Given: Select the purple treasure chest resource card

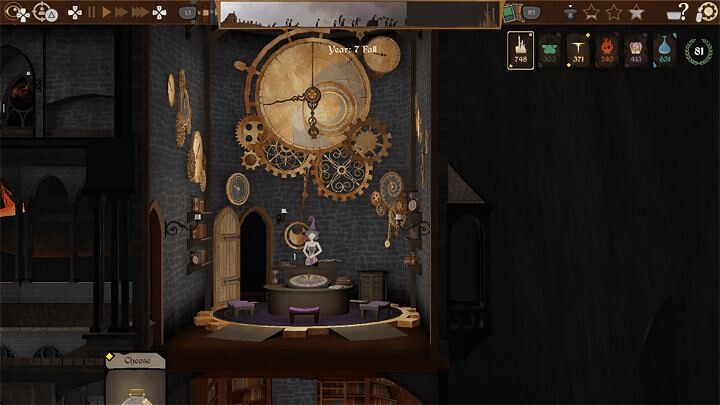Looking at the screenshot, I should tap(636, 50).
